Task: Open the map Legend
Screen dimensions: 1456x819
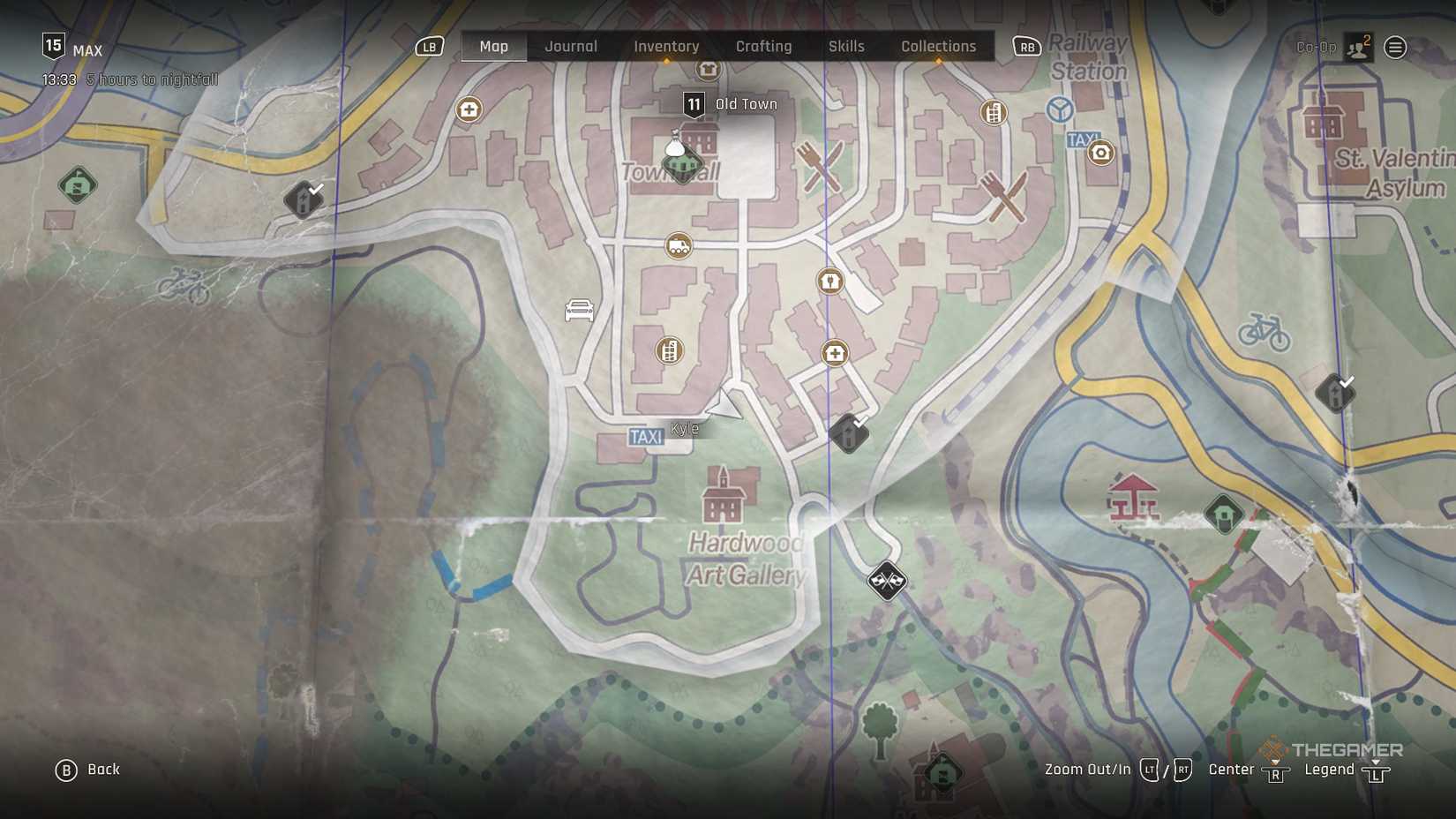Action: (x=1329, y=769)
